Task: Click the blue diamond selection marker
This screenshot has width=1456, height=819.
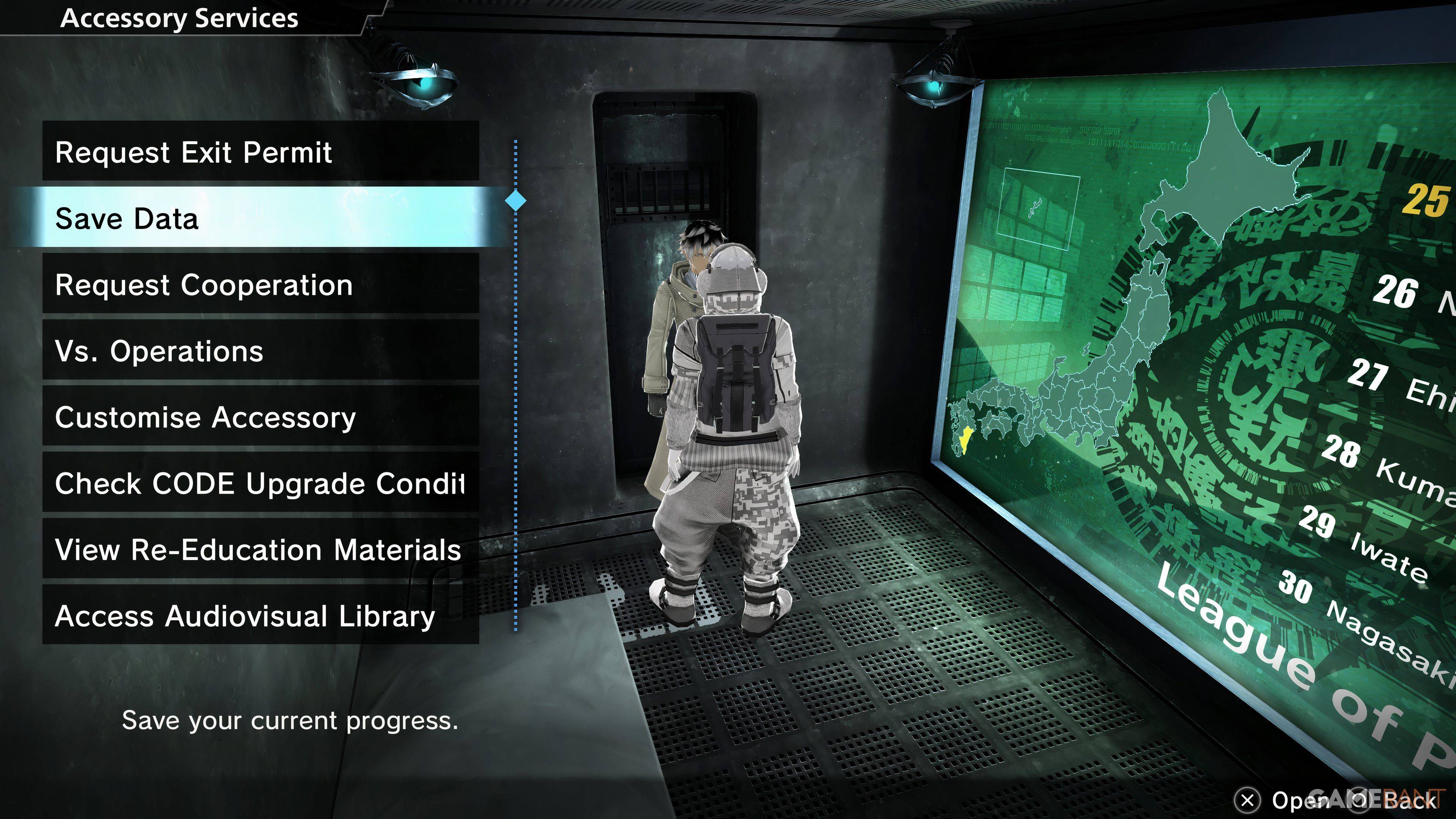Action: (515, 201)
